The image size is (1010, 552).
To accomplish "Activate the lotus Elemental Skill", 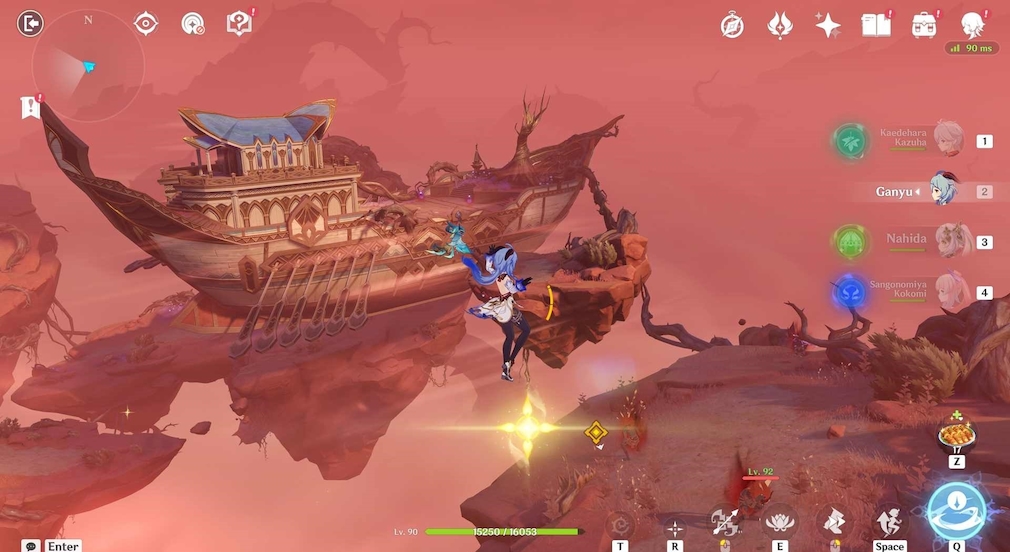I will click(x=780, y=522).
